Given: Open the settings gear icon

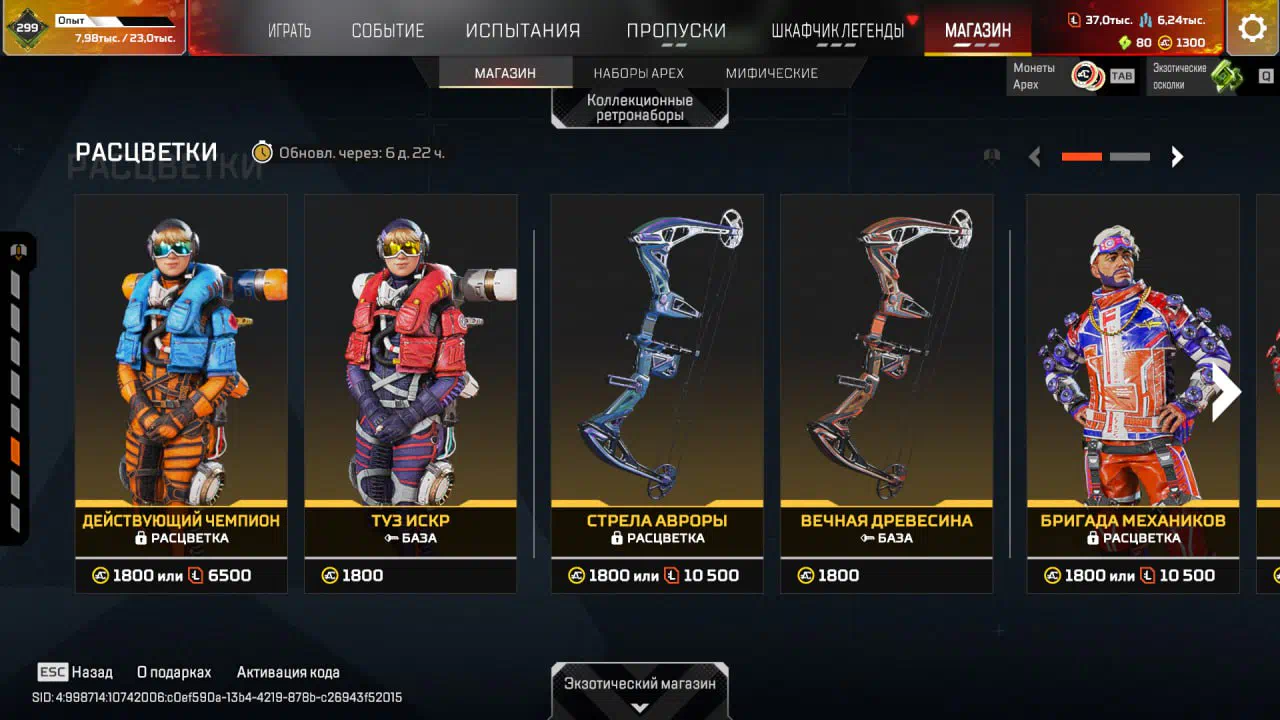Looking at the screenshot, I should pyautogui.click(x=1252, y=28).
